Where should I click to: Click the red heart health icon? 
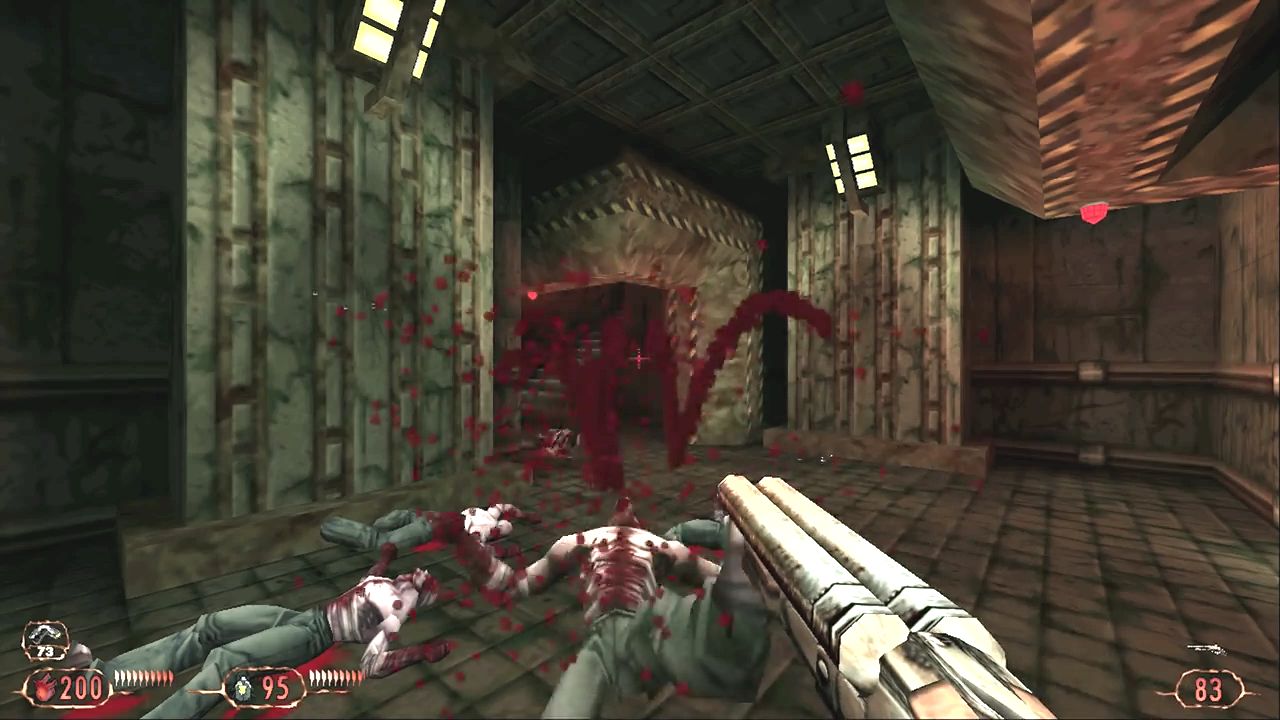(x=45, y=689)
